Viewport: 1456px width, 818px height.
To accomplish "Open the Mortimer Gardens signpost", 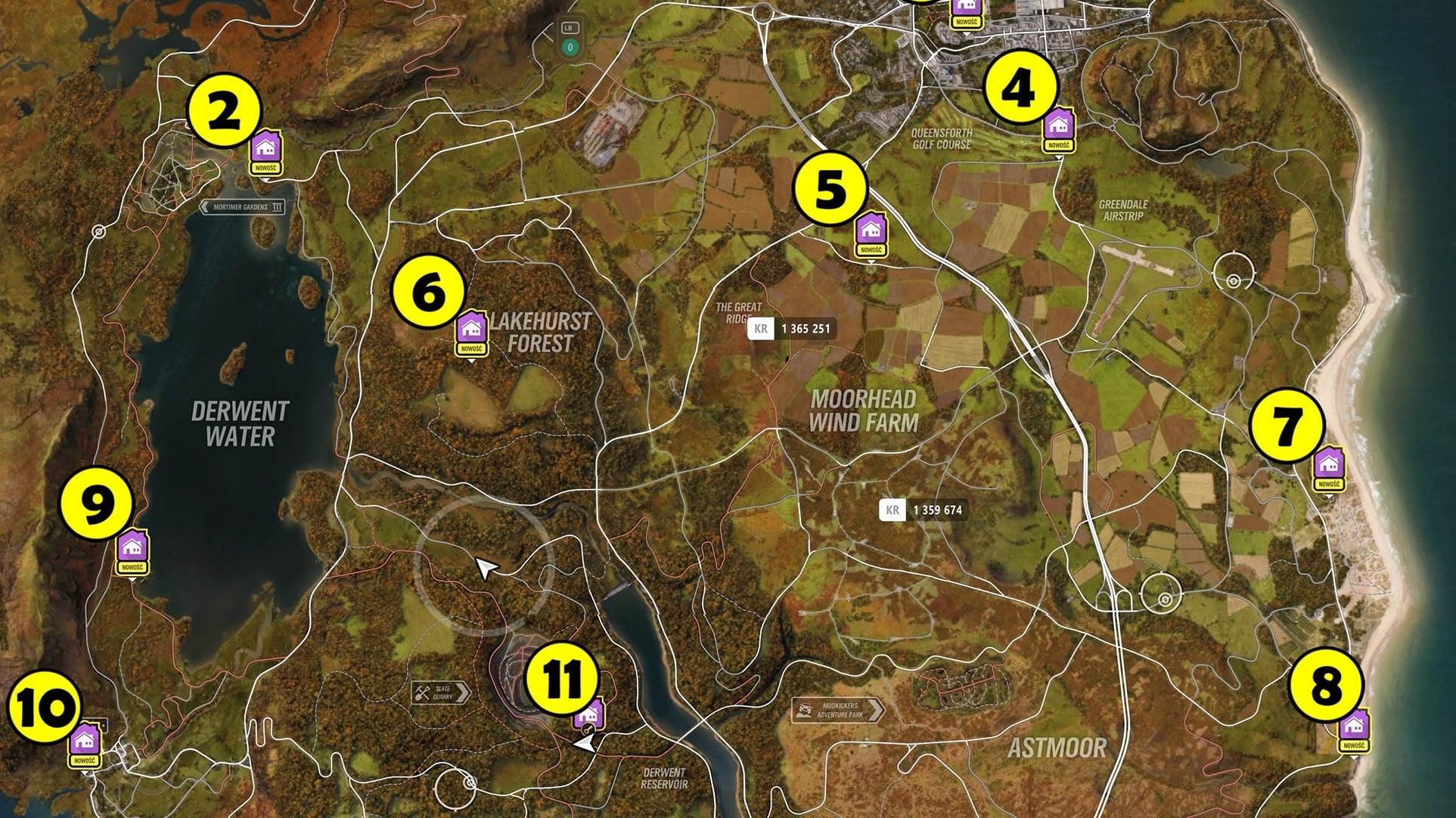I will (243, 208).
